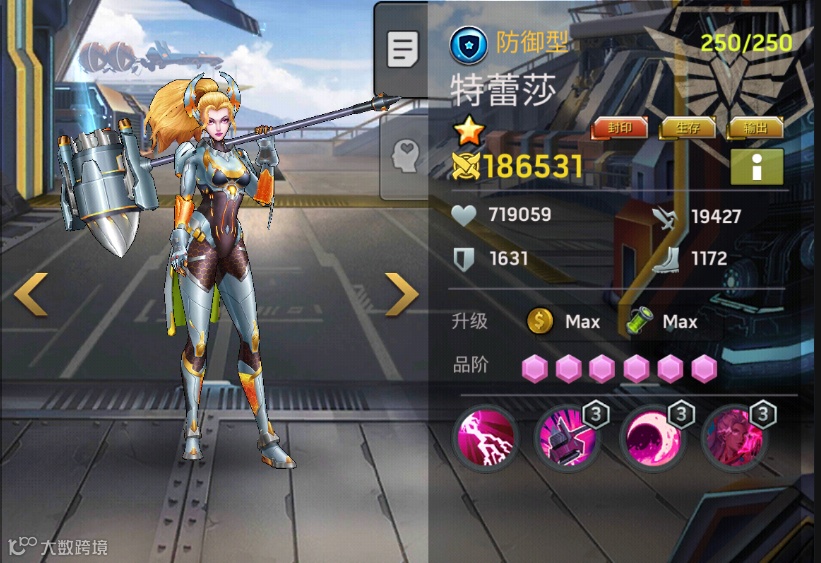Screen dimensions: 821x563
Task: Click the green battery upgrade button
Action: pyautogui.click(x=639, y=321)
